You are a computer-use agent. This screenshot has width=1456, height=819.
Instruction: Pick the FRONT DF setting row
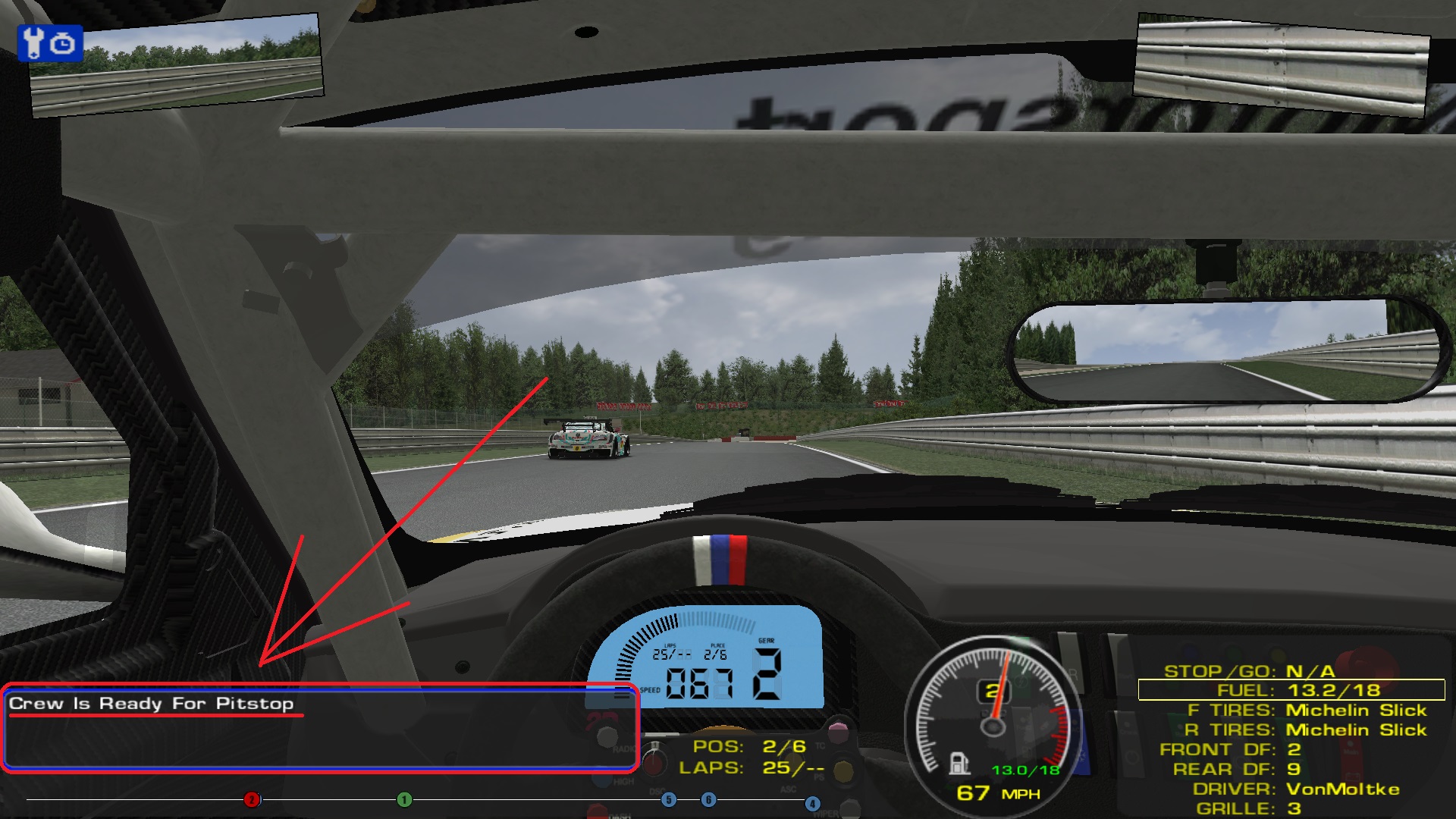tap(1230, 750)
